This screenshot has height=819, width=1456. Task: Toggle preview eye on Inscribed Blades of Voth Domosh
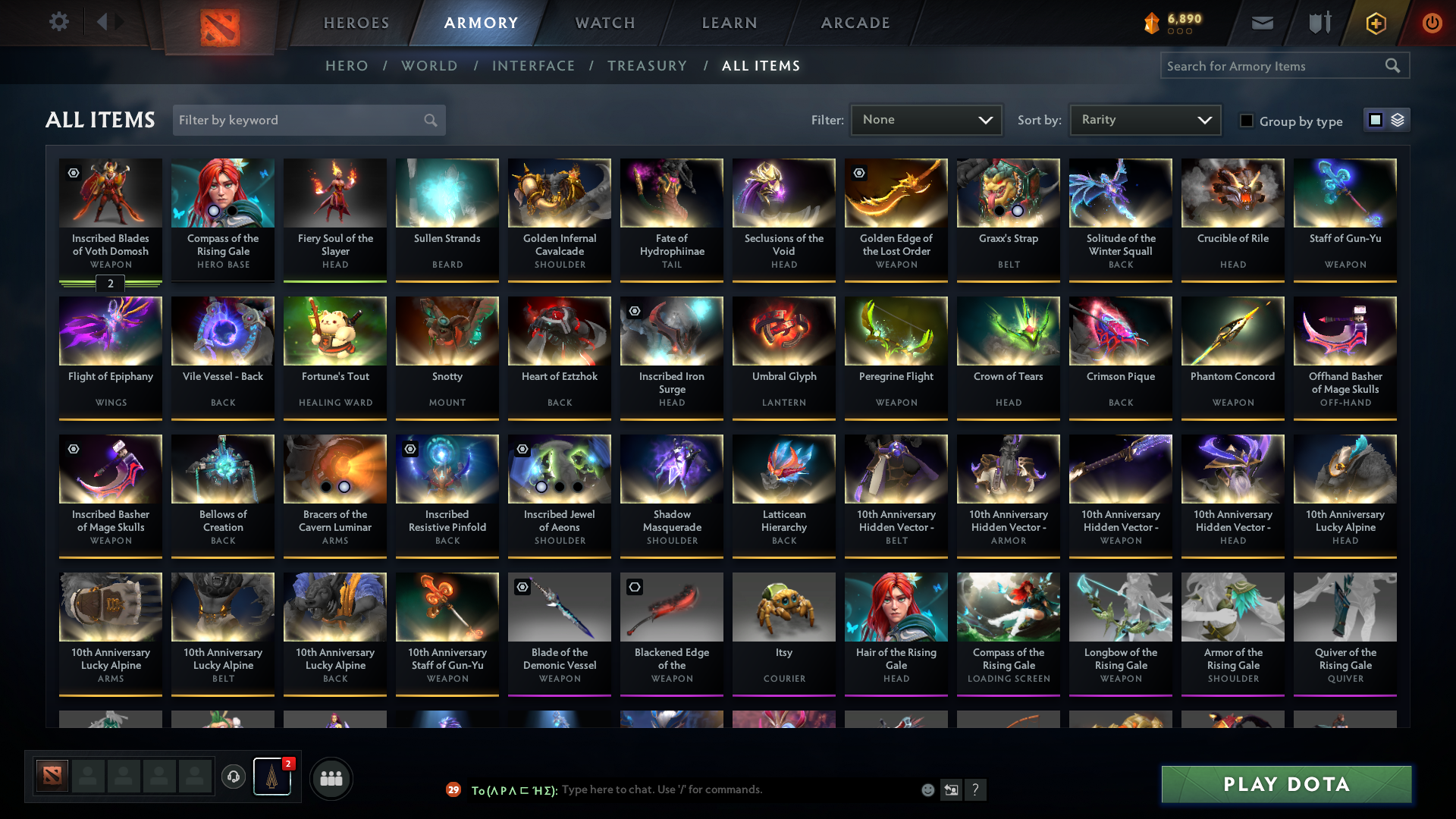point(72,174)
